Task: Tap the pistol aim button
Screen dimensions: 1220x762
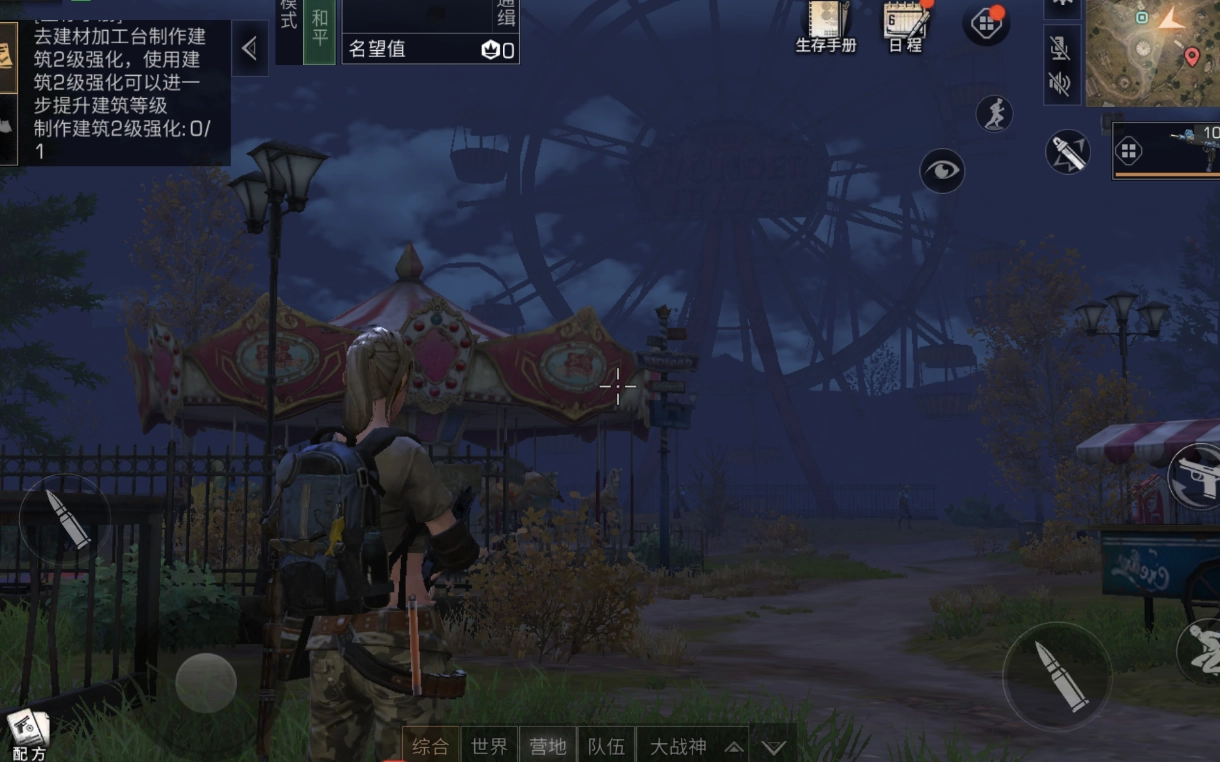Action: tap(1194, 476)
